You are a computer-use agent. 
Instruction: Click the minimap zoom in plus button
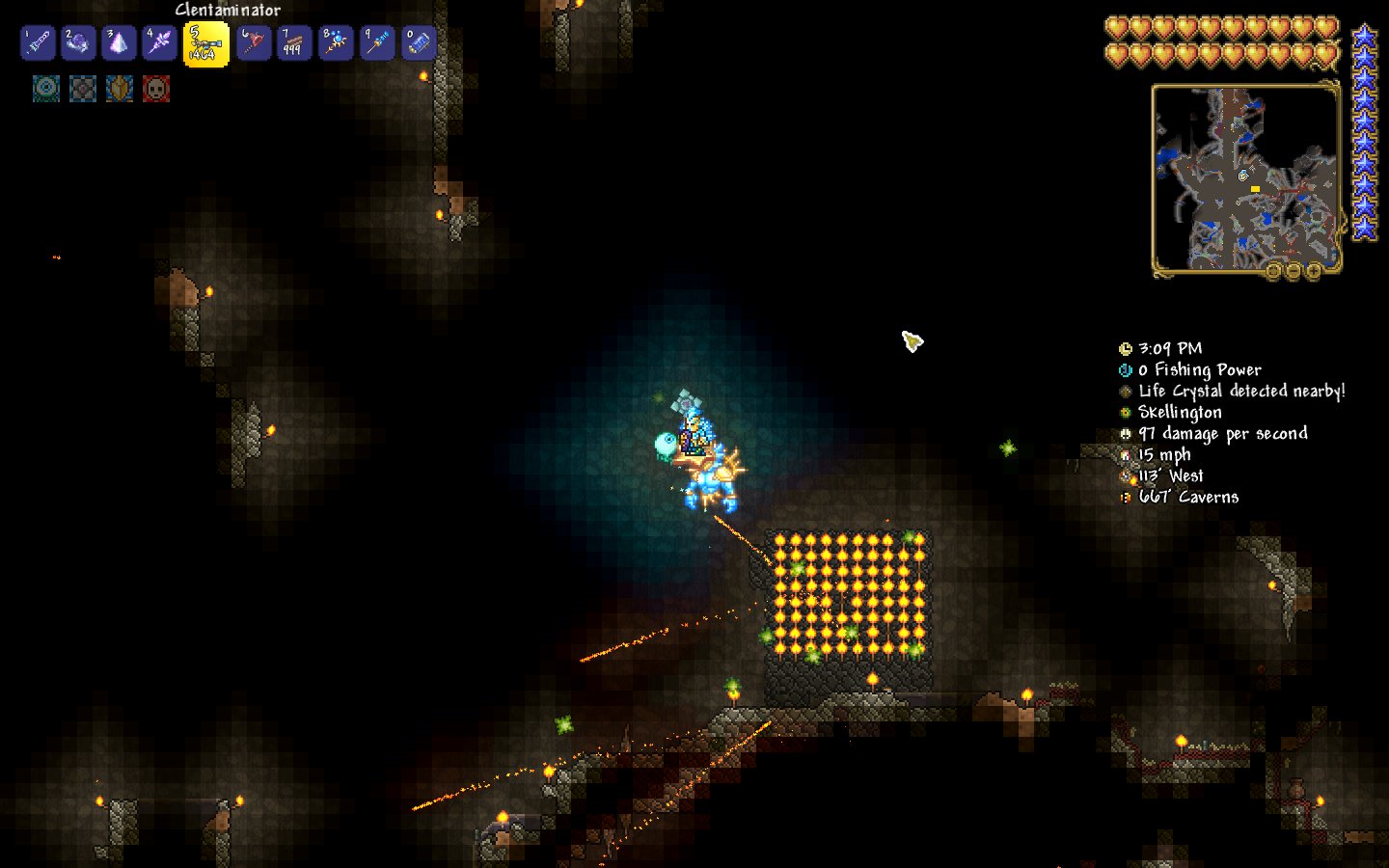click(x=1313, y=271)
